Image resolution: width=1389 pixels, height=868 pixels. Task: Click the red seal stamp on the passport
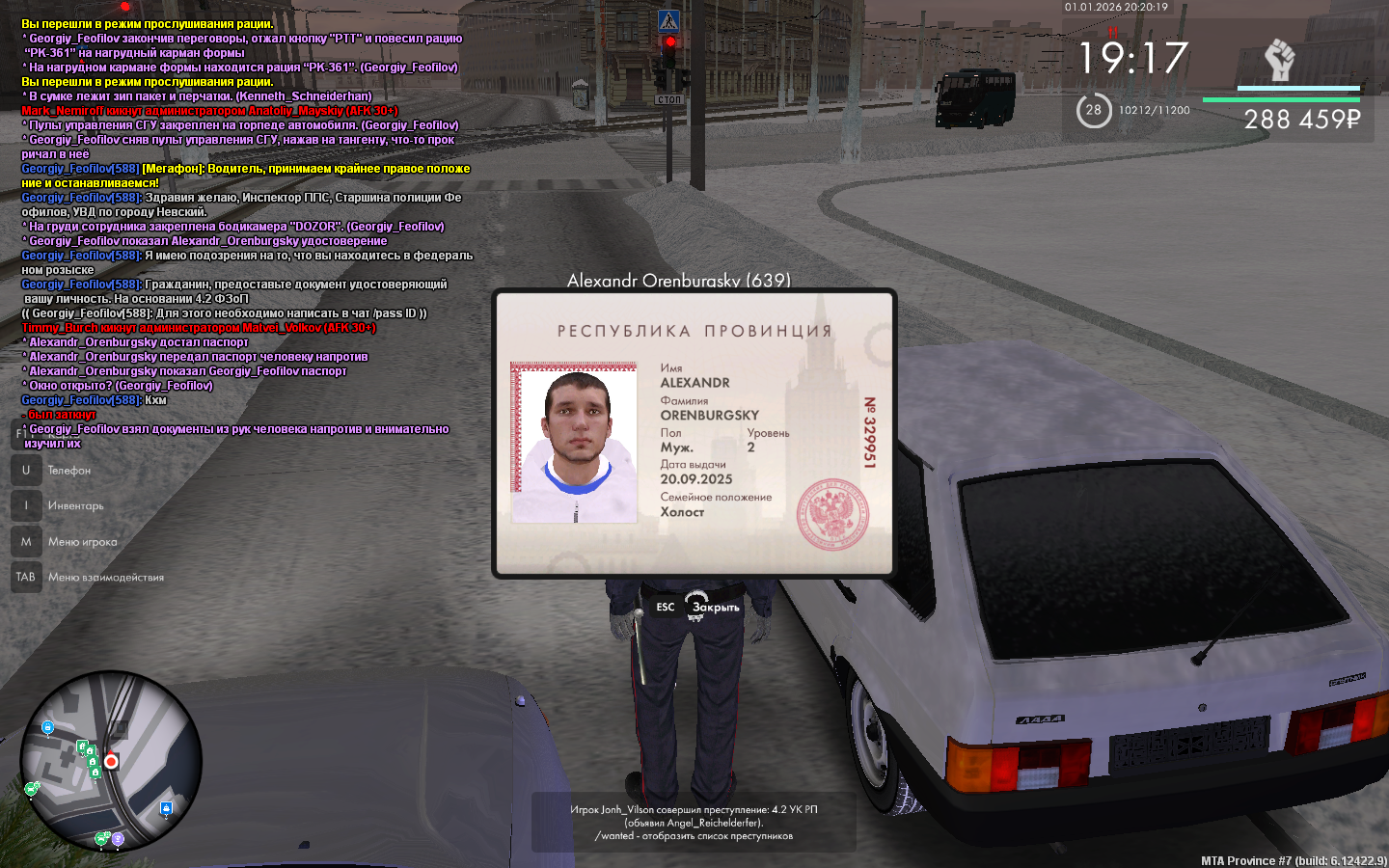pos(831,514)
